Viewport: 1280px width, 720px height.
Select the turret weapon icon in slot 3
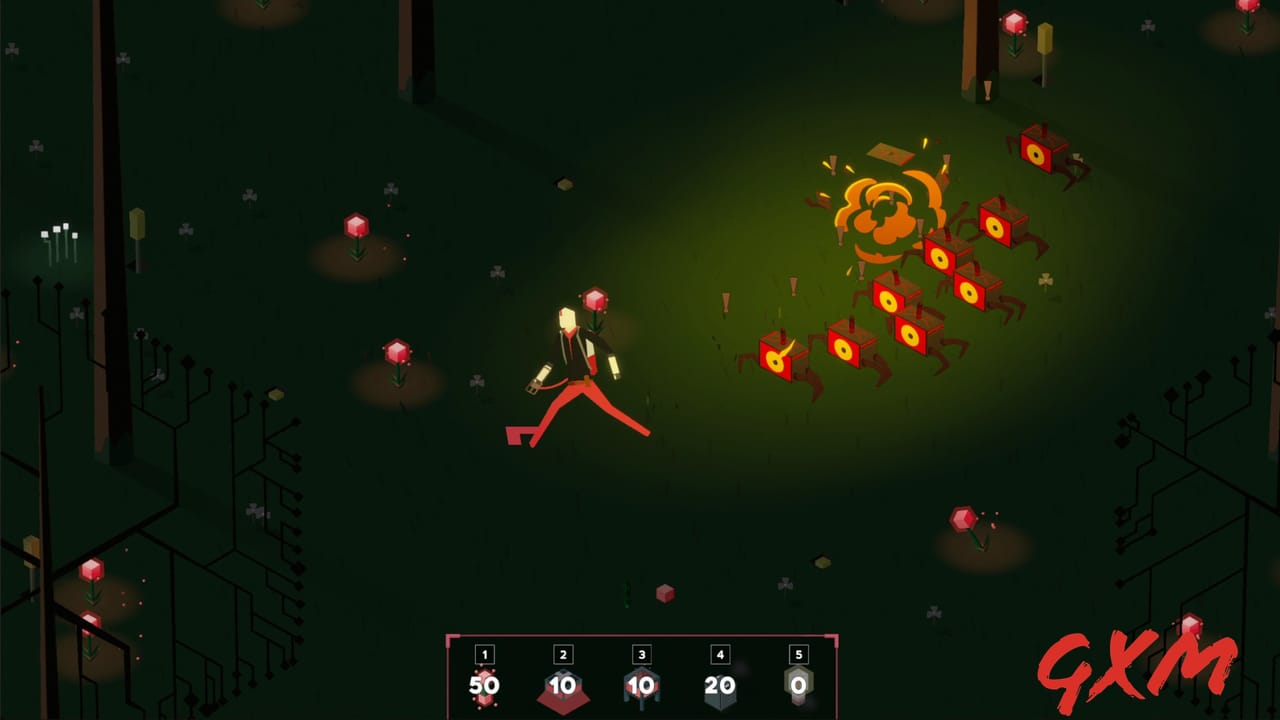pos(641,688)
